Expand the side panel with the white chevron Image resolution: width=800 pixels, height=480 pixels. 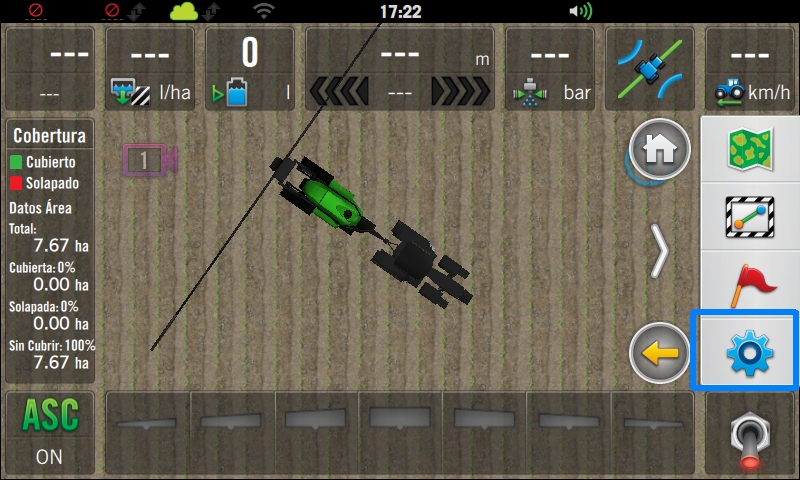click(659, 251)
